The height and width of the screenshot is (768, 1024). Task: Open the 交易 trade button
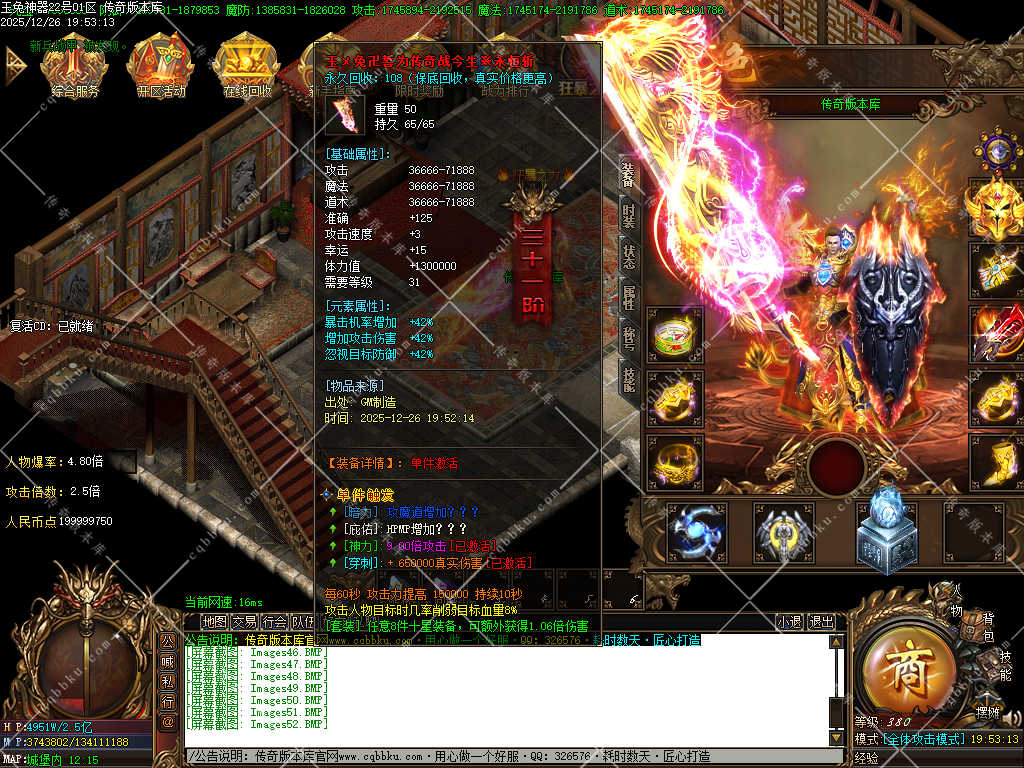click(245, 622)
